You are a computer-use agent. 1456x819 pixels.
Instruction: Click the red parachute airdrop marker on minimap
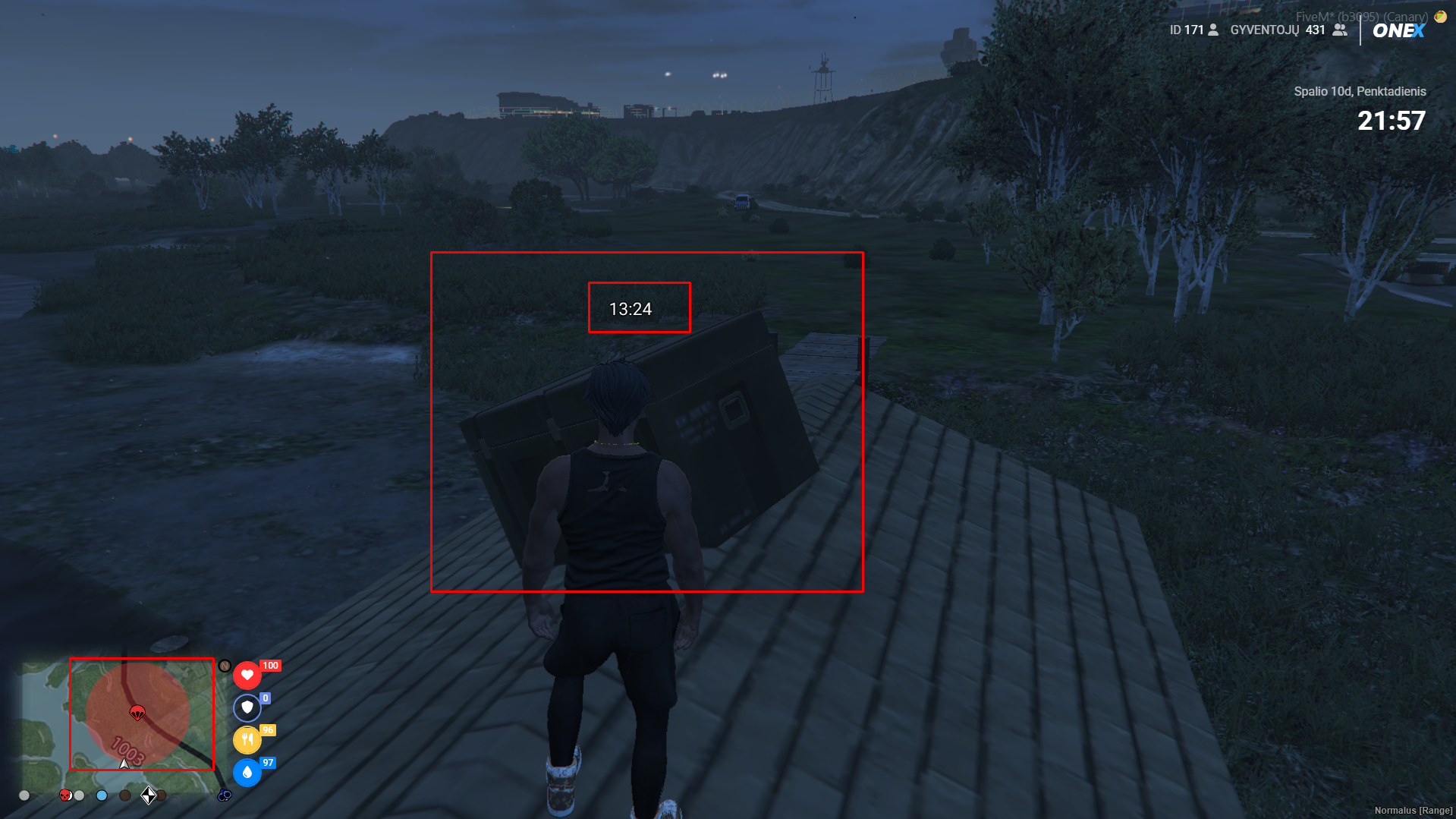click(x=137, y=712)
